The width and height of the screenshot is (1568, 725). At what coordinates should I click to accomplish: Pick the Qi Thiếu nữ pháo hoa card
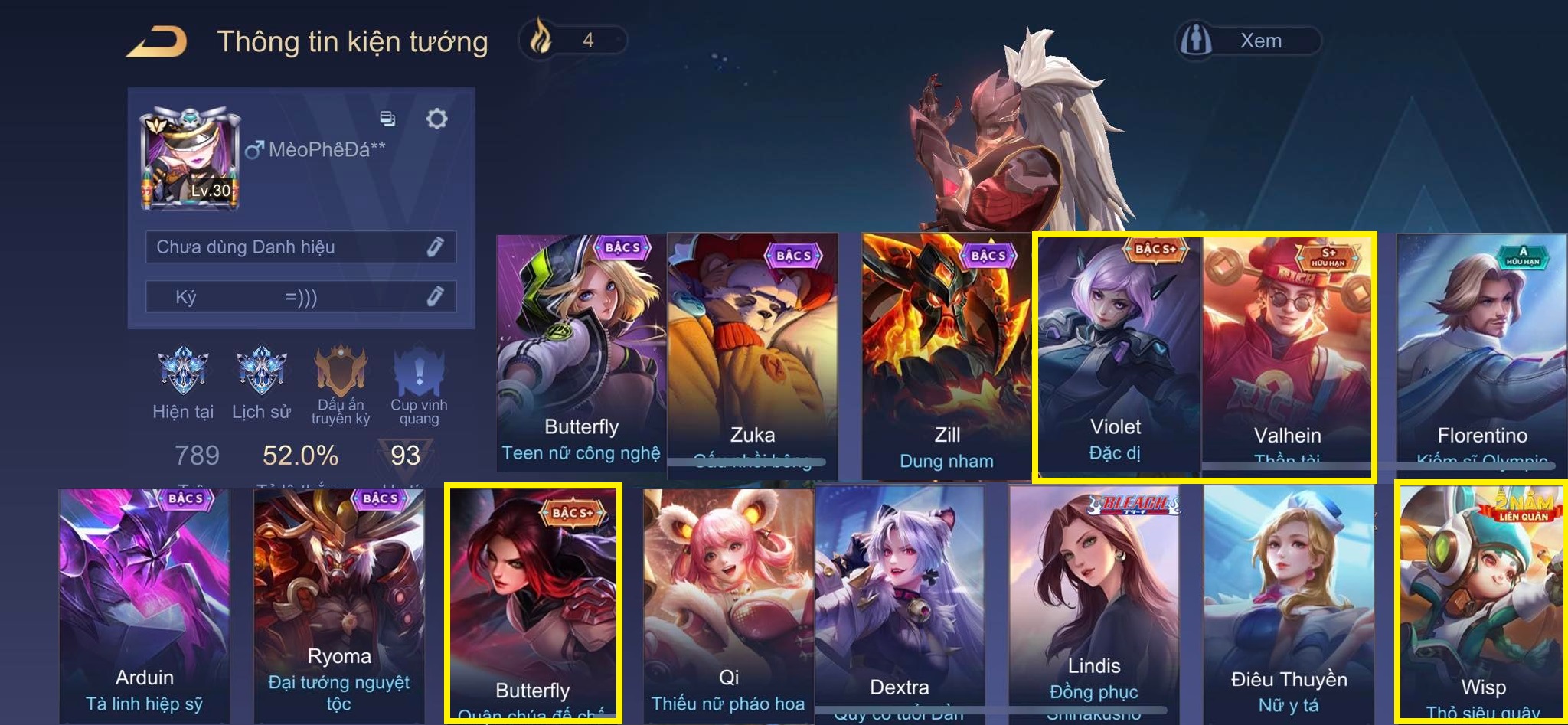(x=728, y=605)
